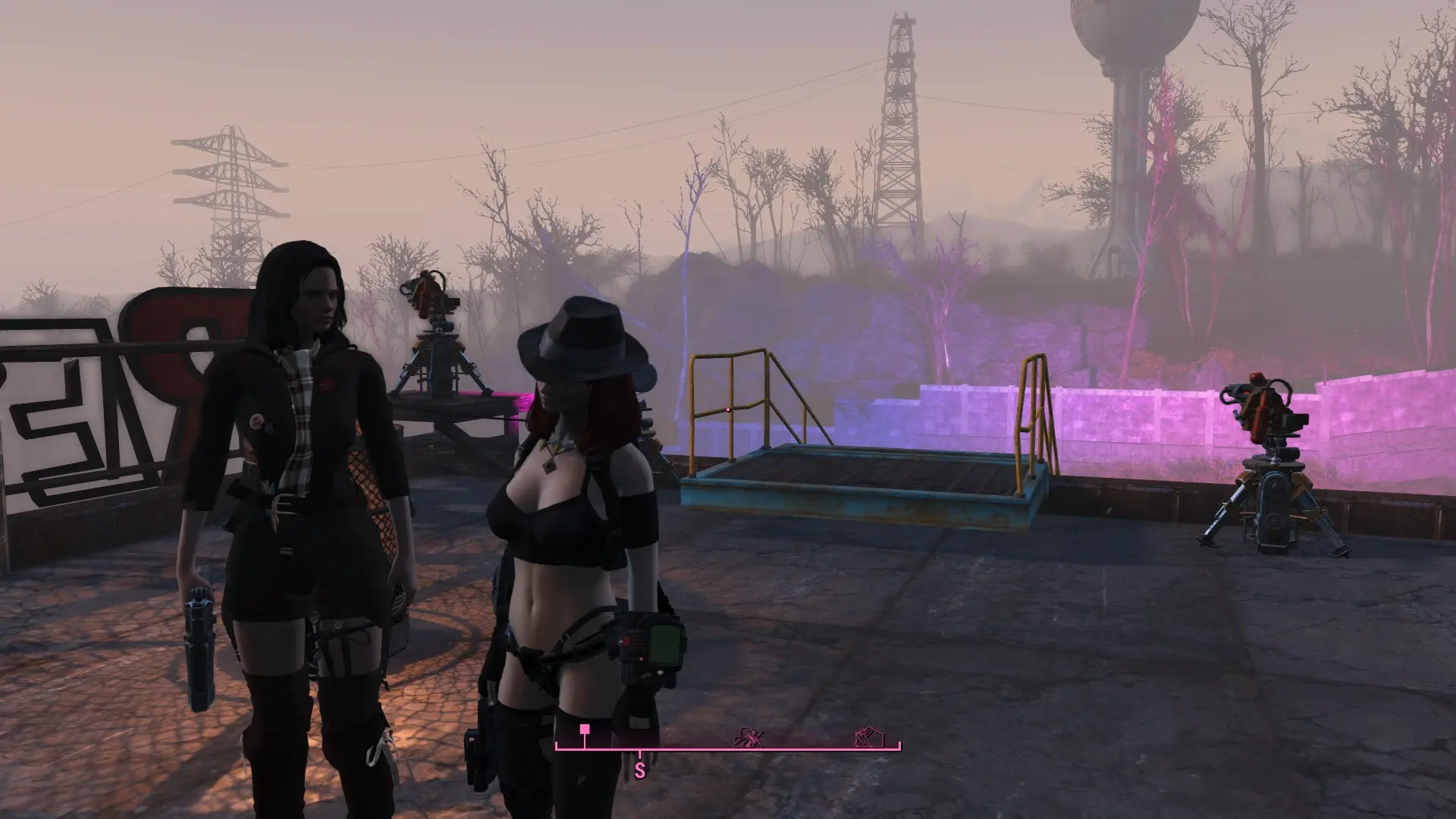Click the square quest marker on the compass
Image resolution: width=1456 pixels, height=819 pixels.
pyautogui.click(x=585, y=730)
